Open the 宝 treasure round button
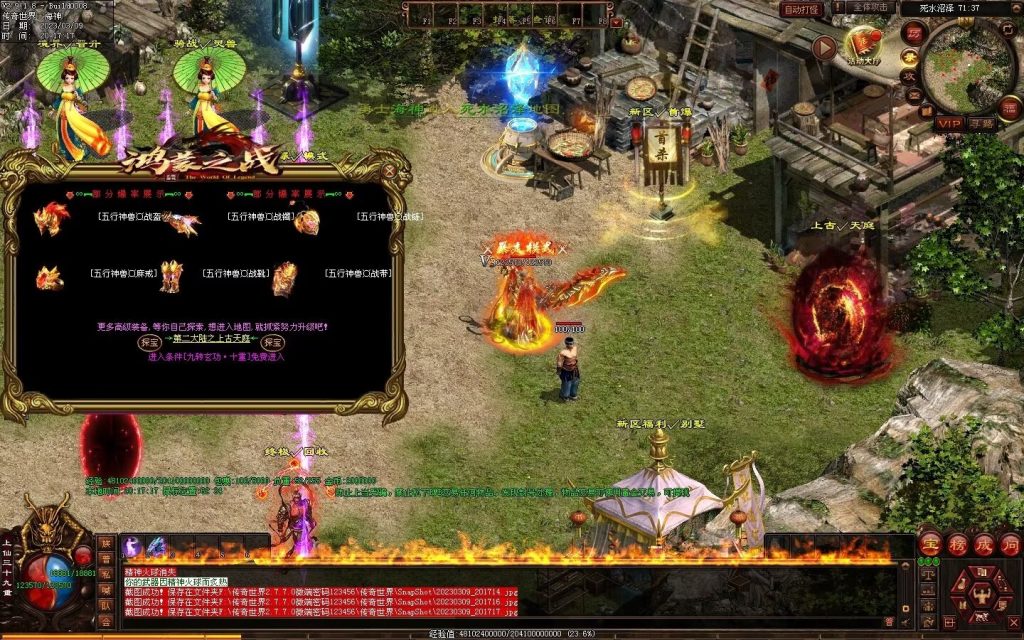Viewport: 1024px width, 640px height. 929,543
